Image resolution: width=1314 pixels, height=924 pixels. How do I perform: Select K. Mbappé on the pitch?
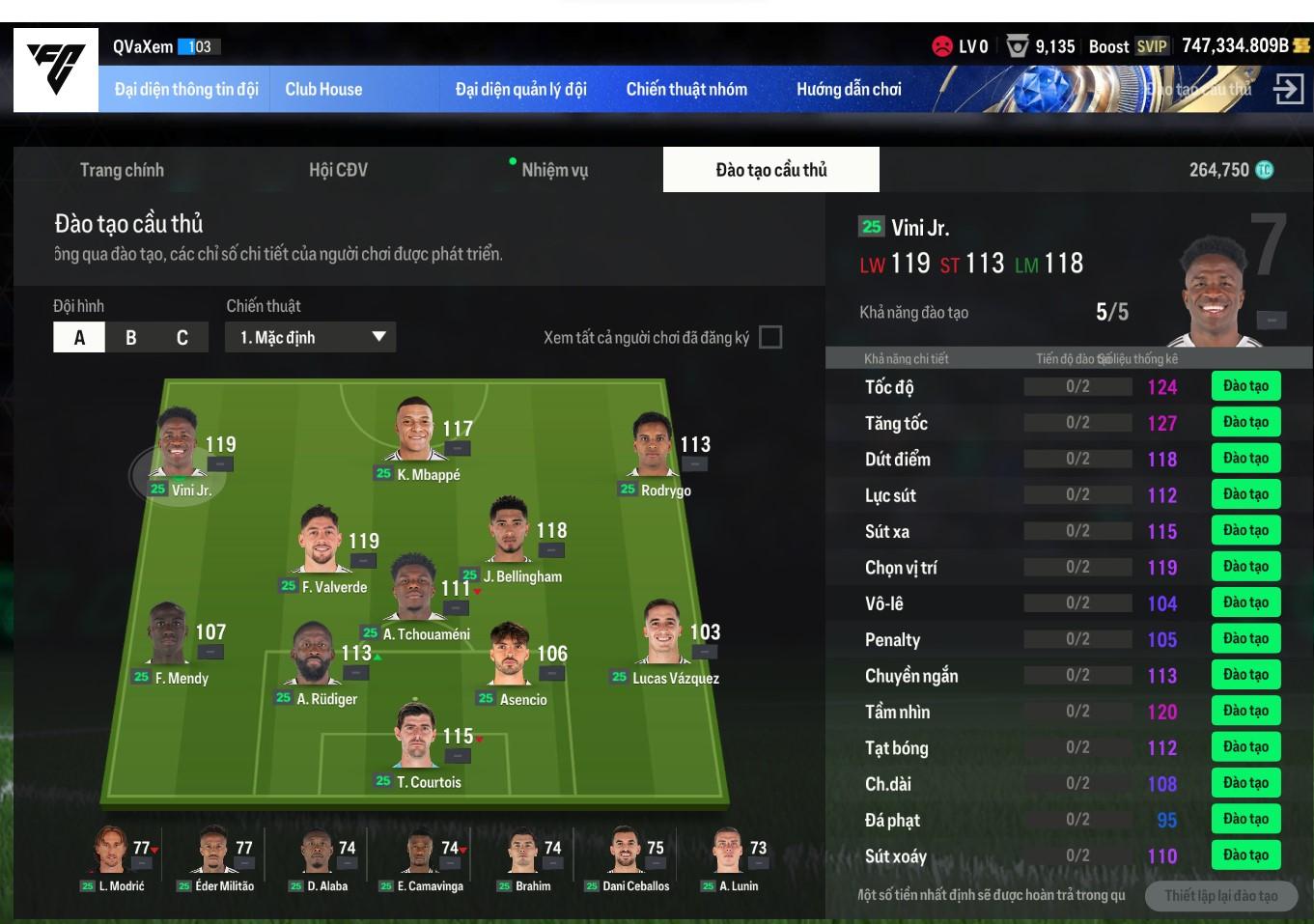pos(418,435)
